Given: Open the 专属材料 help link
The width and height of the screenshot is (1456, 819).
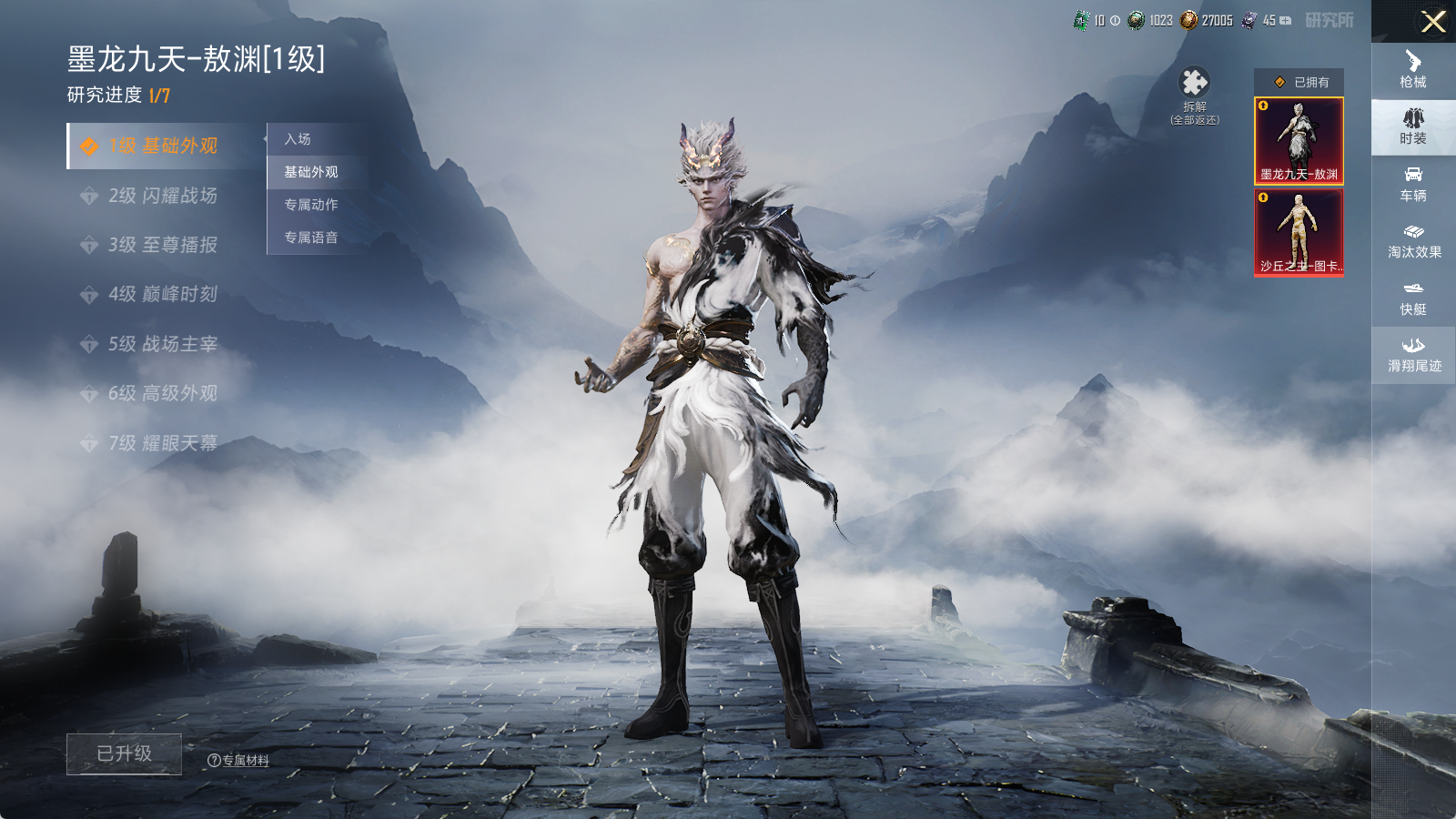Looking at the screenshot, I should [x=239, y=761].
